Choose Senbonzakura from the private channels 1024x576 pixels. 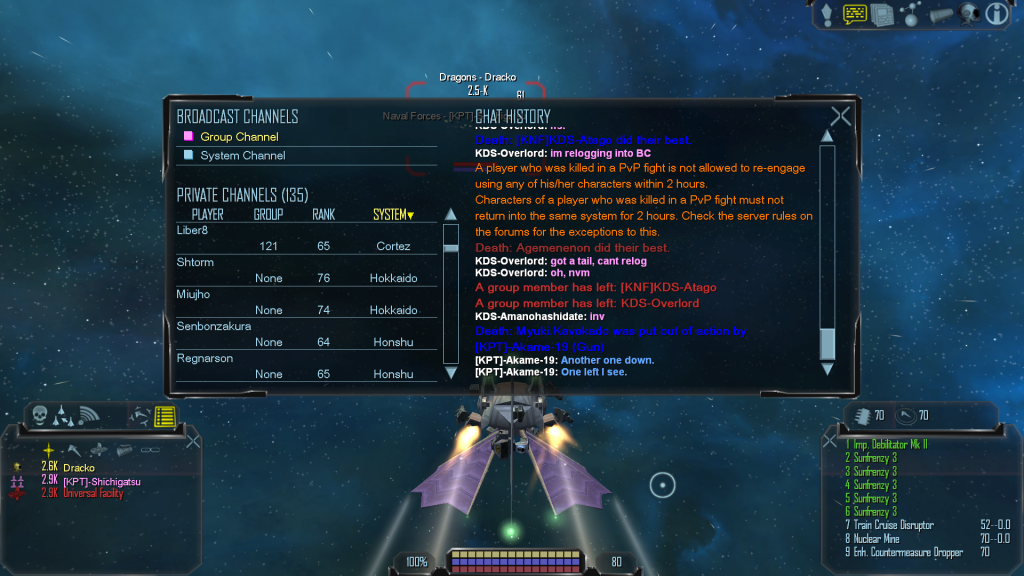pyautogui.click(x=213, y=326)
